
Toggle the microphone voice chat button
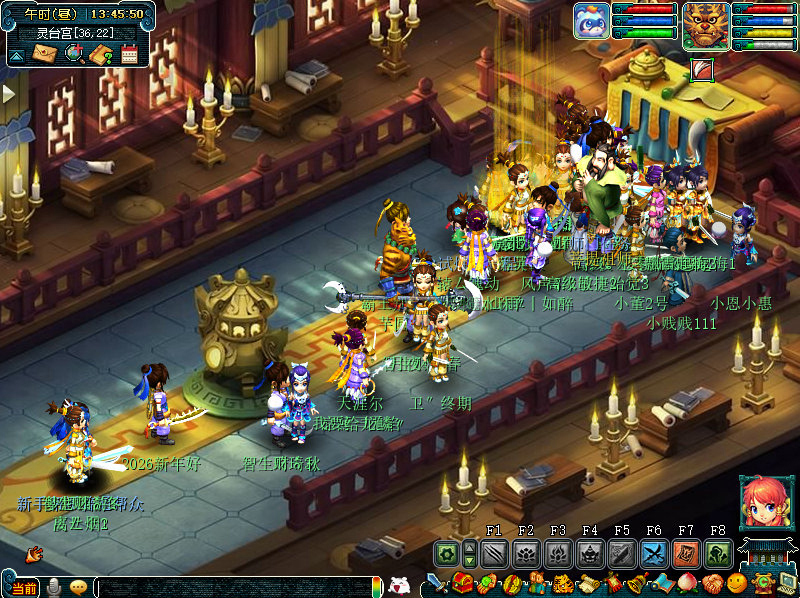point(53,587)
